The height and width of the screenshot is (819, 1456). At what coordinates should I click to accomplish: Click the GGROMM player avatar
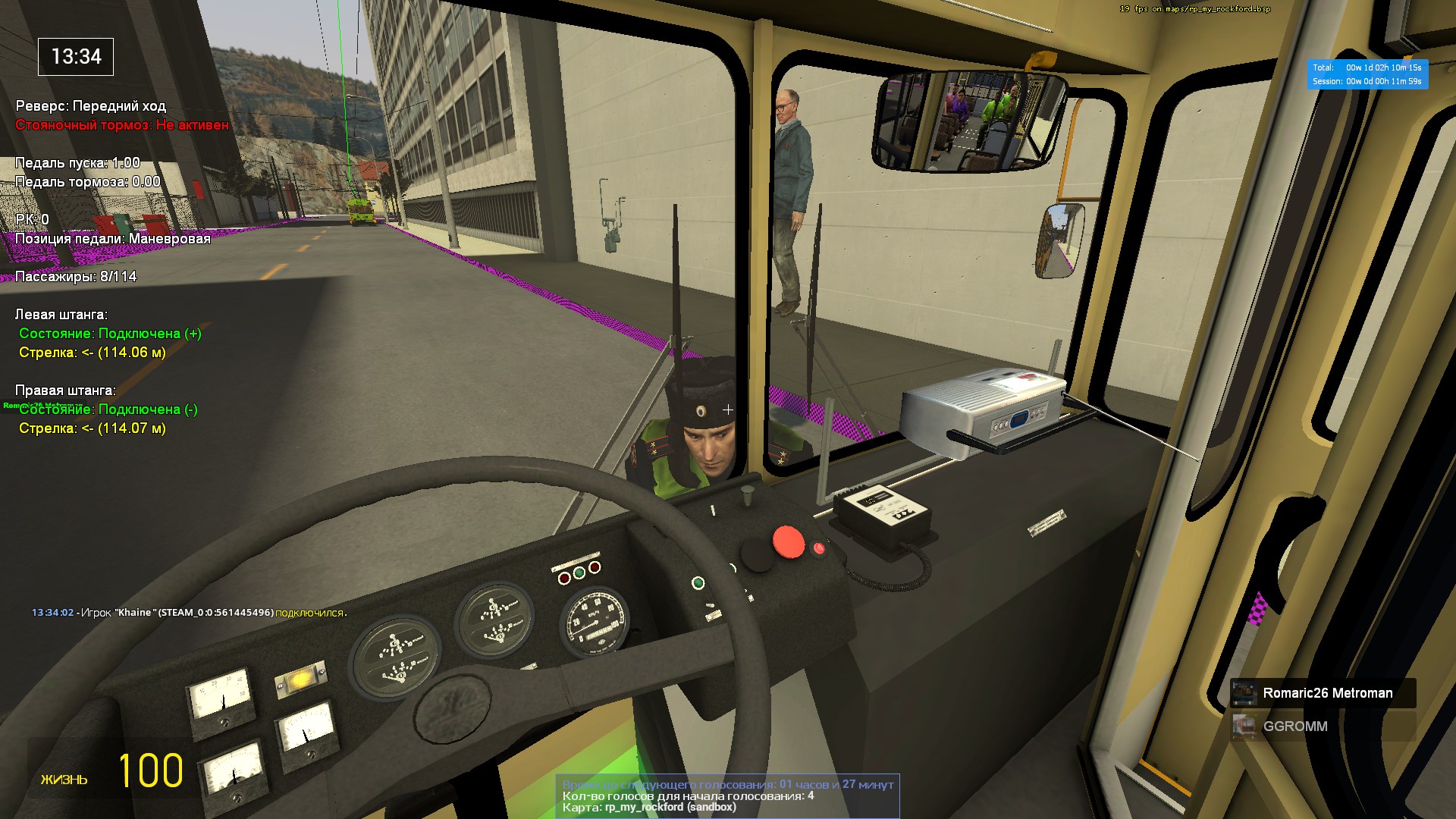click(x=1244, y=726)
